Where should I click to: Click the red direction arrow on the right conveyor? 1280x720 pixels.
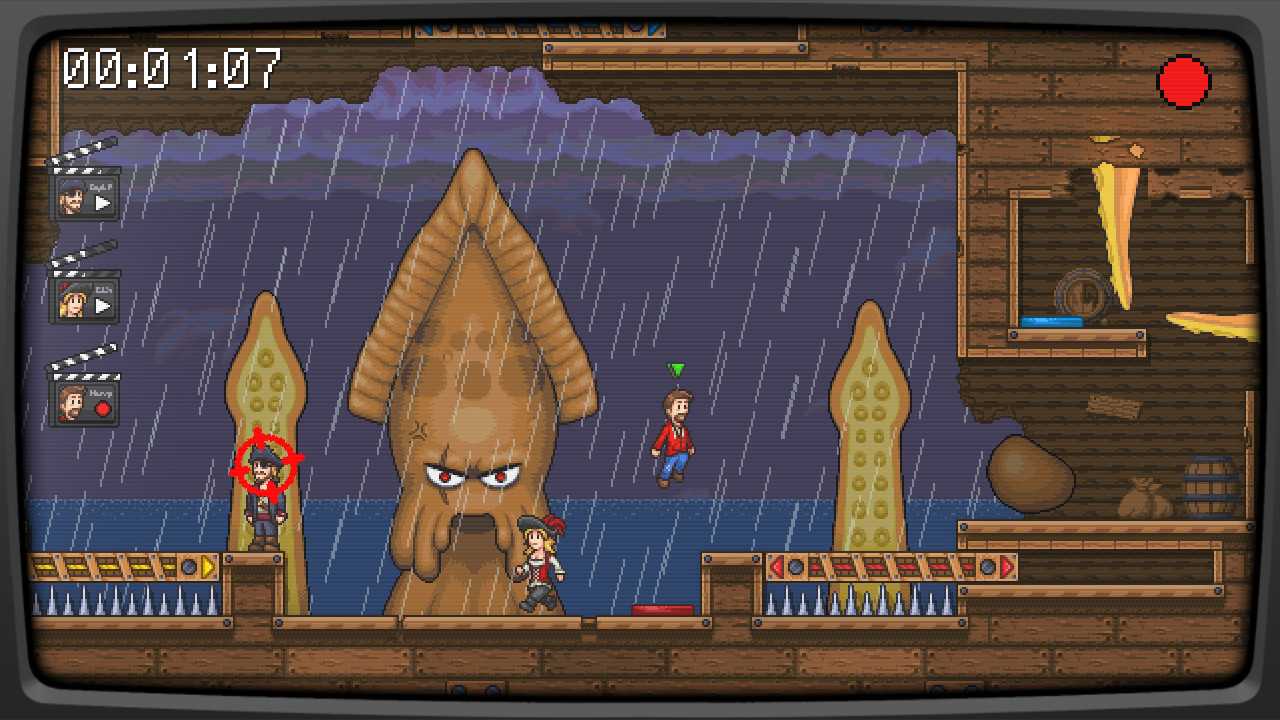click(x=1006, y=567)
